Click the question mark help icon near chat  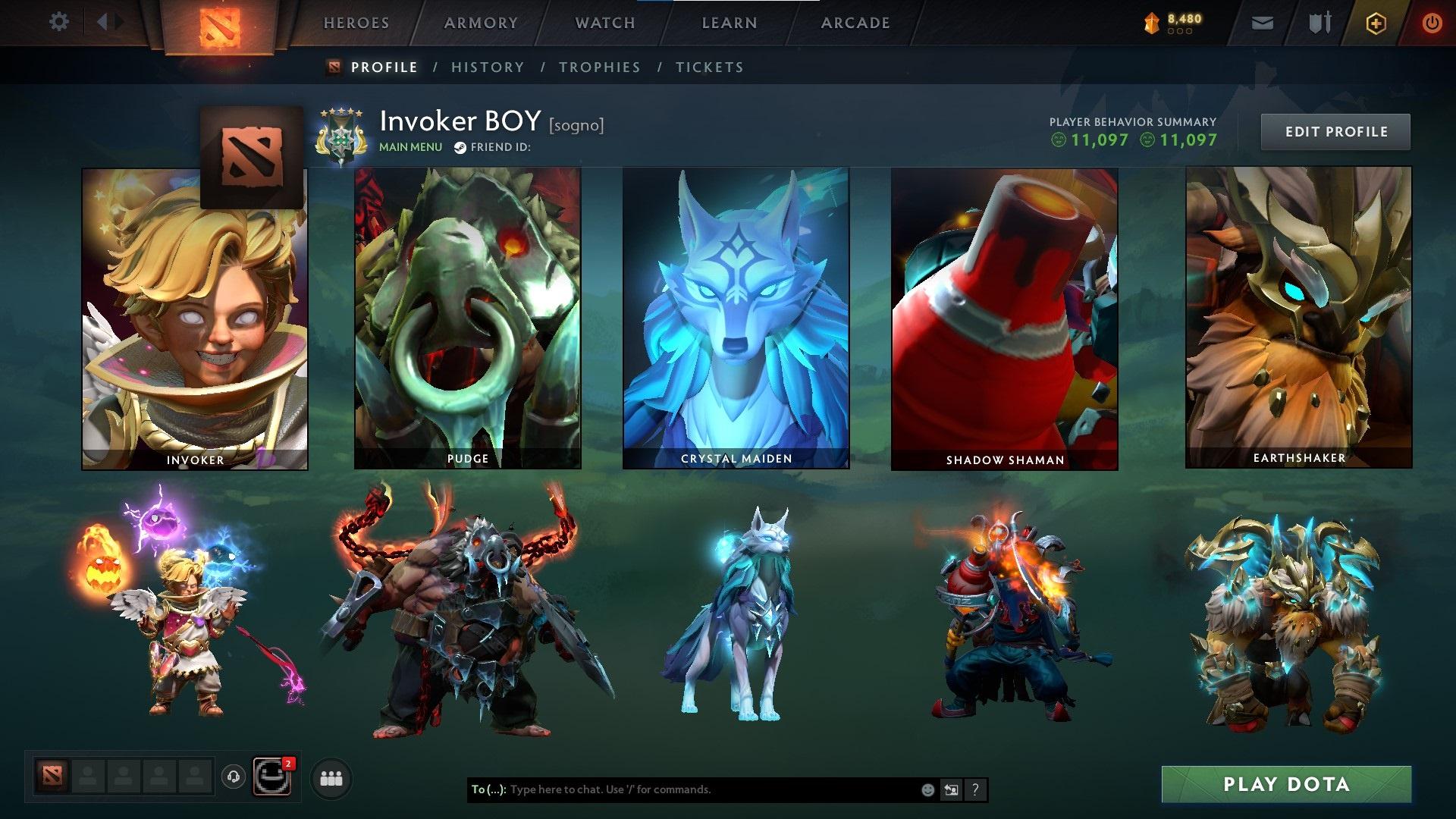click(x=974, y=789)
